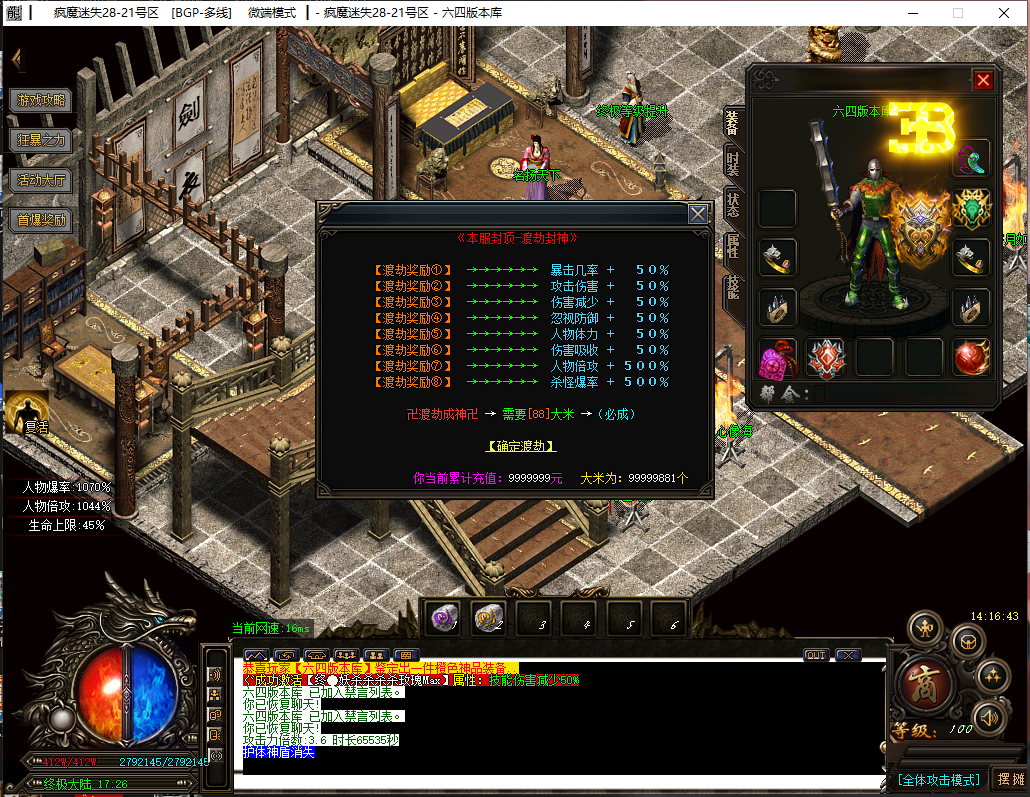Select the pink charm pouch equipment slot
Viewport: 1030px width, 797px height.
777,357
